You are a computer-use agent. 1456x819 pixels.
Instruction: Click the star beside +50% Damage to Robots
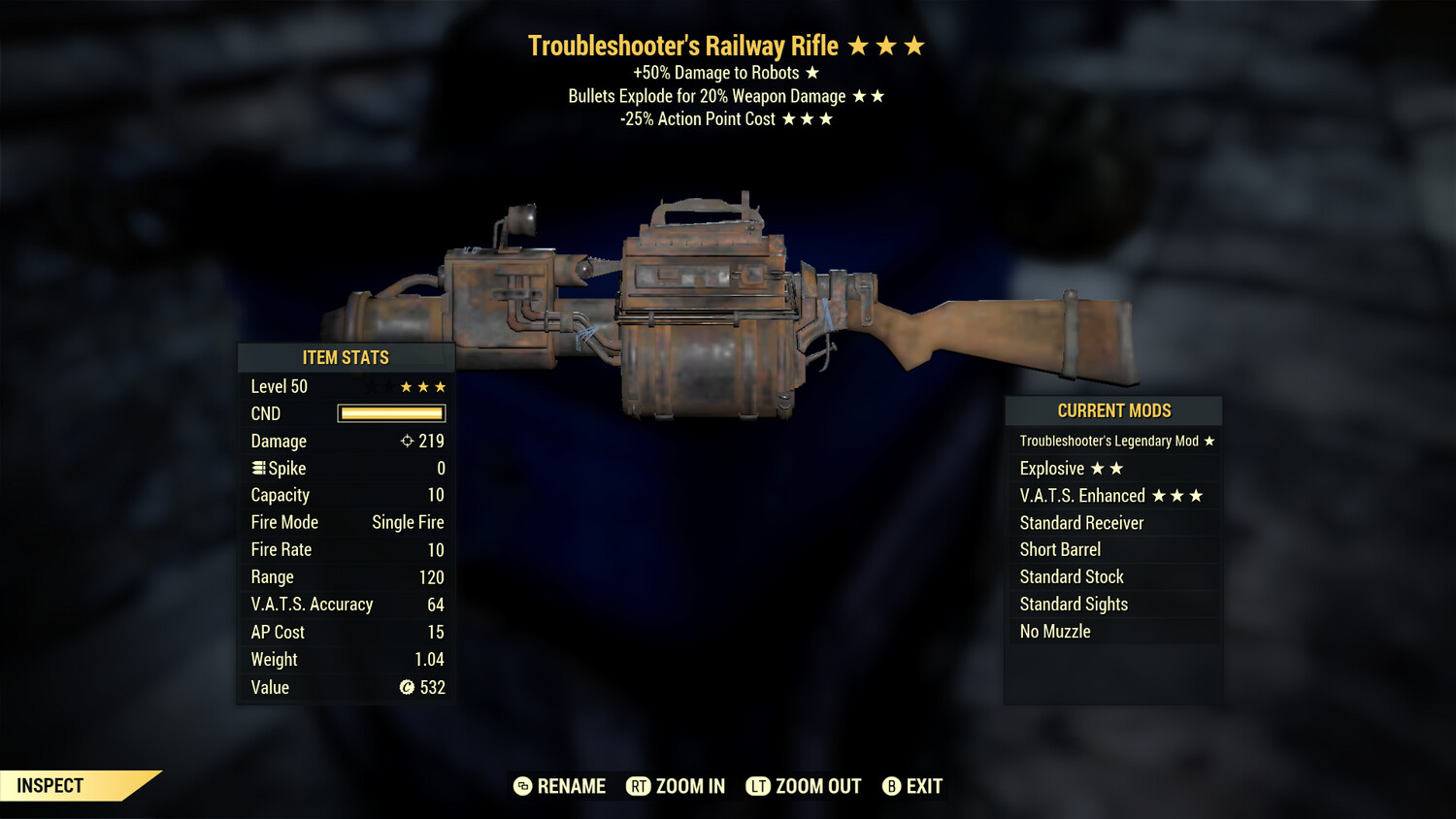point(812,72)
